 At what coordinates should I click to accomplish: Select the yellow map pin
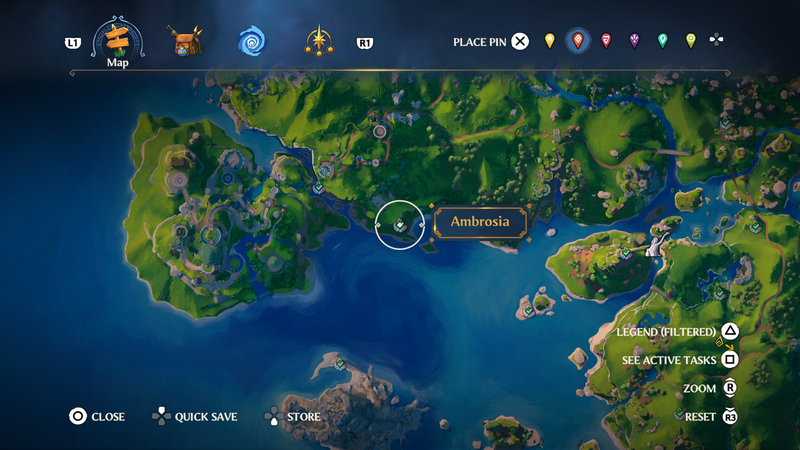coord(549,41)
